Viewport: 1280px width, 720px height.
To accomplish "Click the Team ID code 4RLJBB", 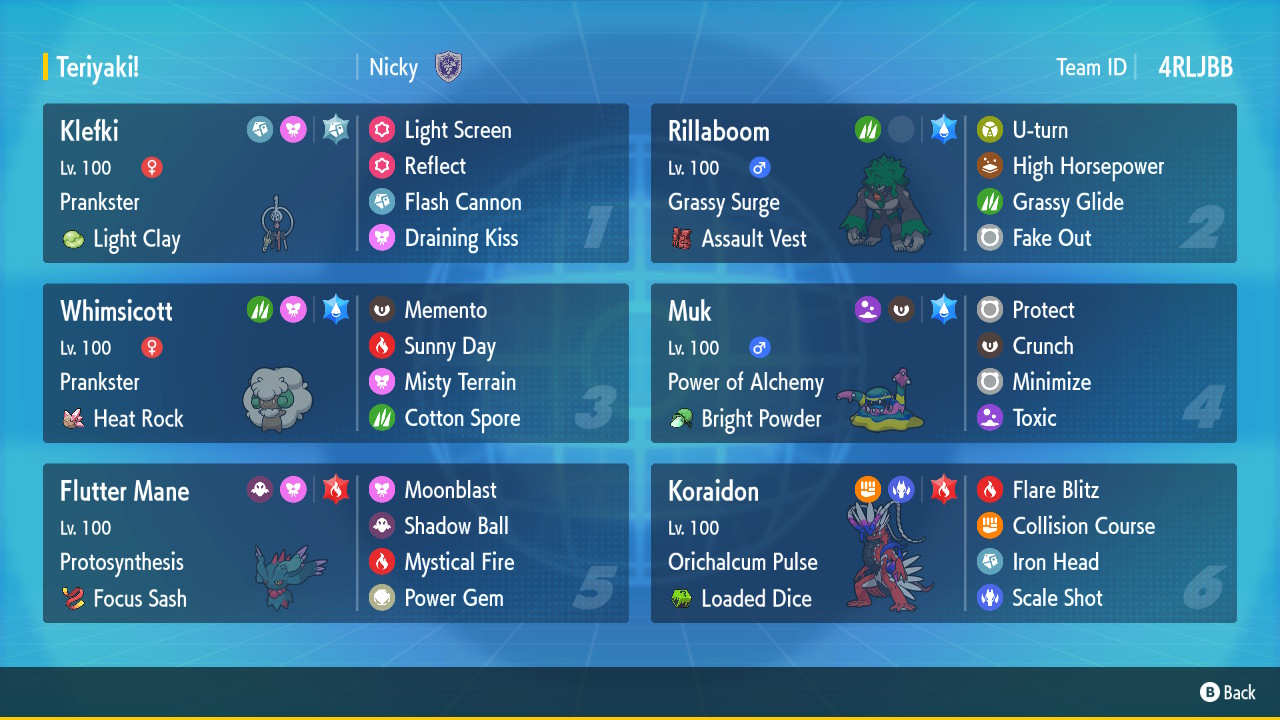I will click(1195, 67).
